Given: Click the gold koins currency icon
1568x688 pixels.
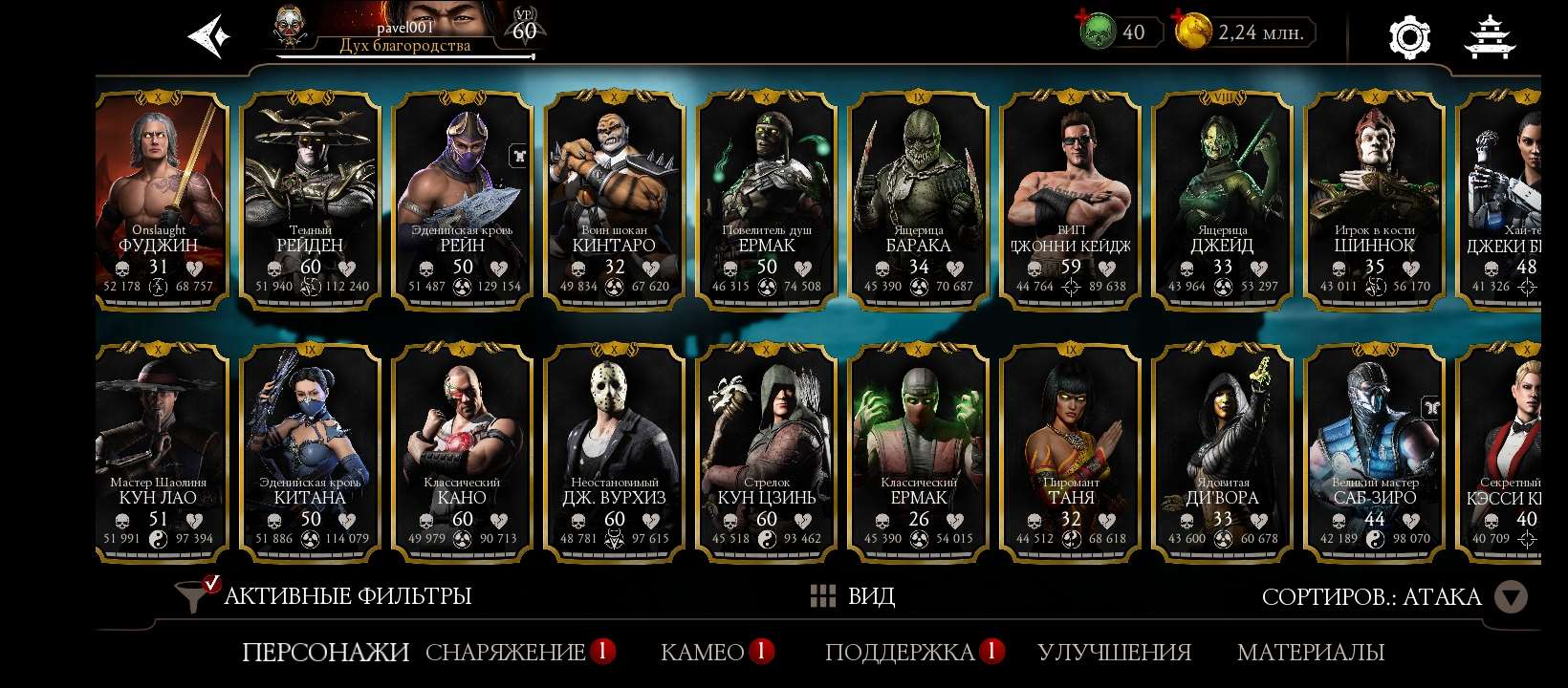Looking at the screenshot, I should (1192, 31).
